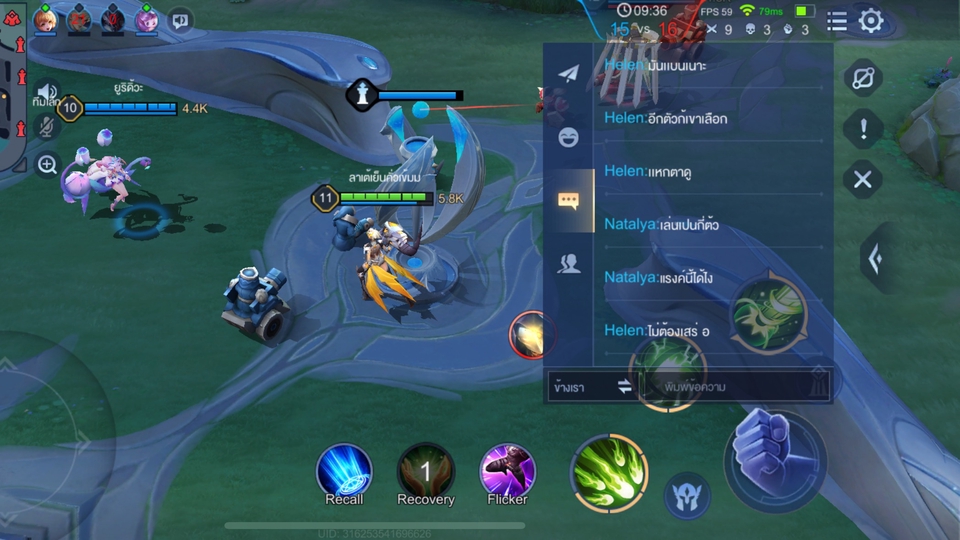
Task: Use the Recovery ability
Action: [426, 472]
